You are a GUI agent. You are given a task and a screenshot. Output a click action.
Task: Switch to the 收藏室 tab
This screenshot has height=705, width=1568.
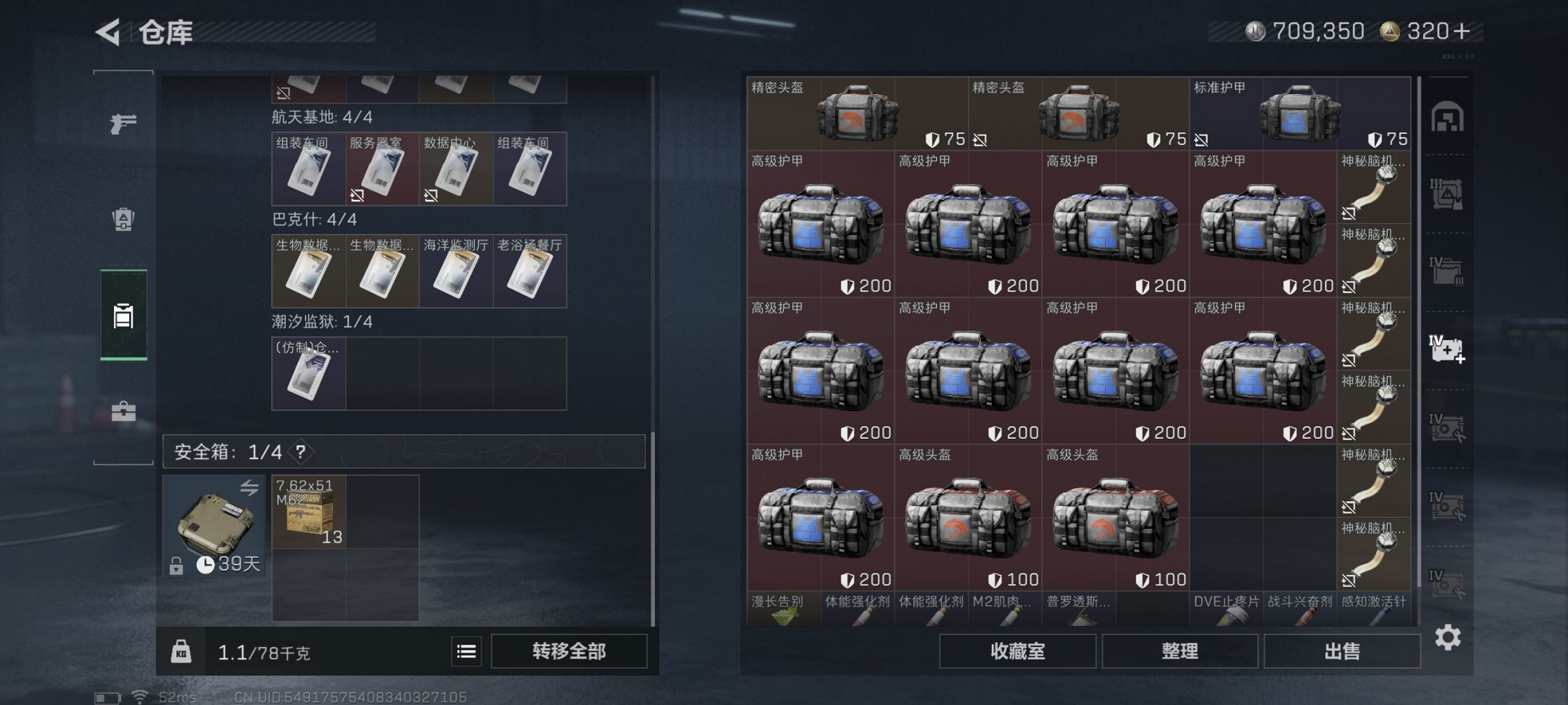(1019, 650)
